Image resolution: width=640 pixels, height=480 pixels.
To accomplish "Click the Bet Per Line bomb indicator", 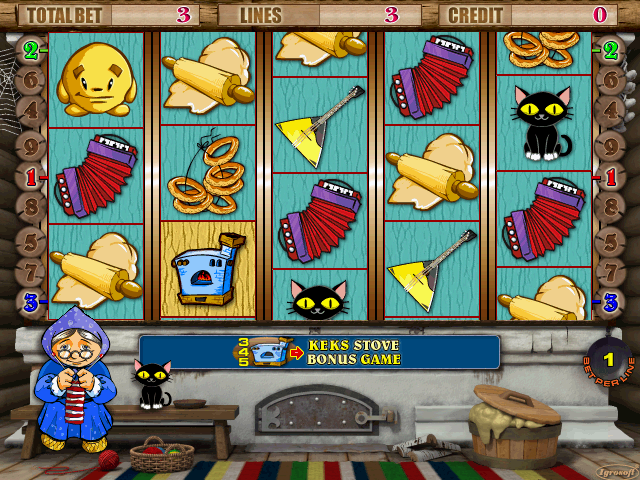I will point(608,358).
